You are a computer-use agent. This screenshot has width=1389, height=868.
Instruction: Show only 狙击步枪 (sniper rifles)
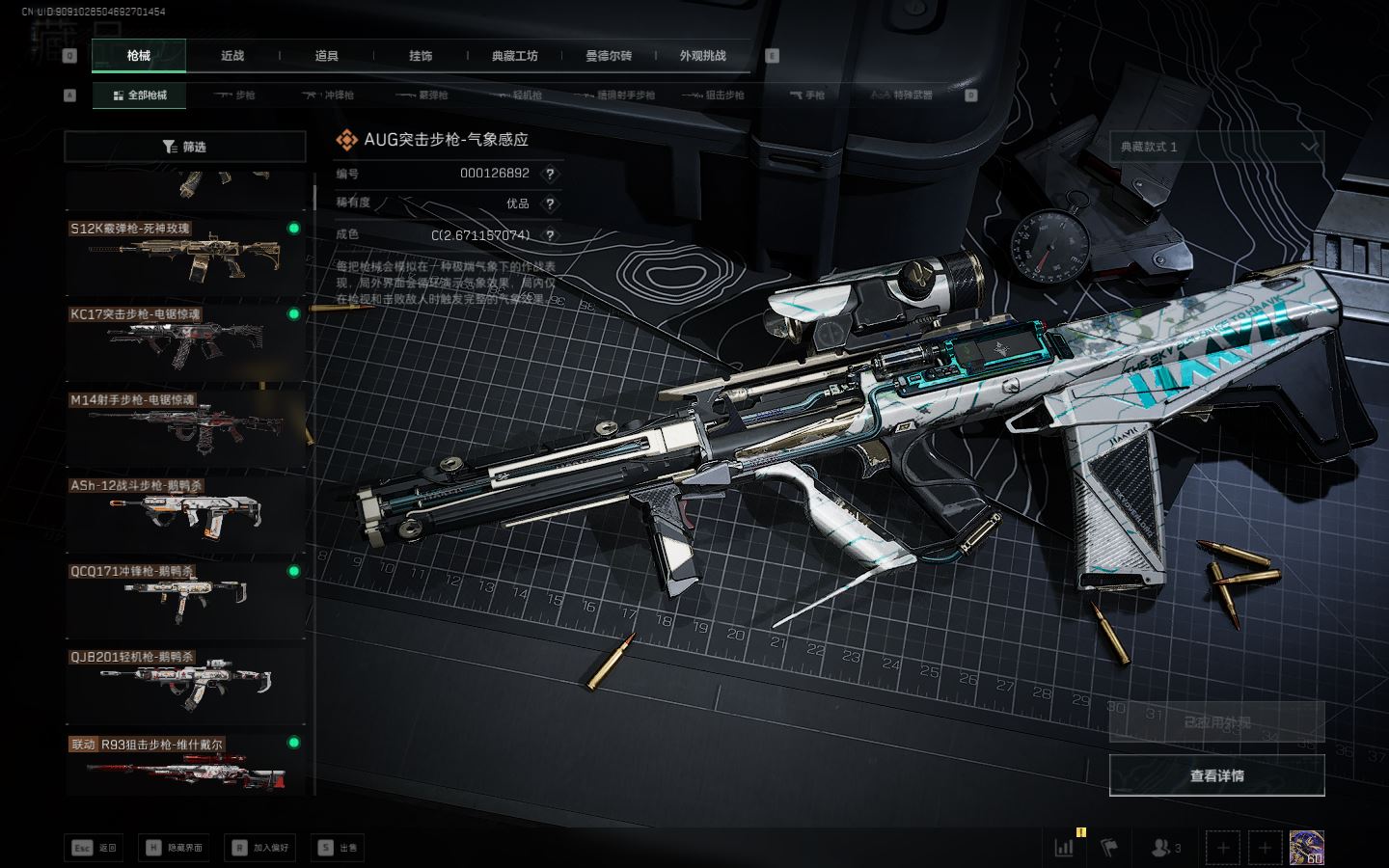point(713,95)
